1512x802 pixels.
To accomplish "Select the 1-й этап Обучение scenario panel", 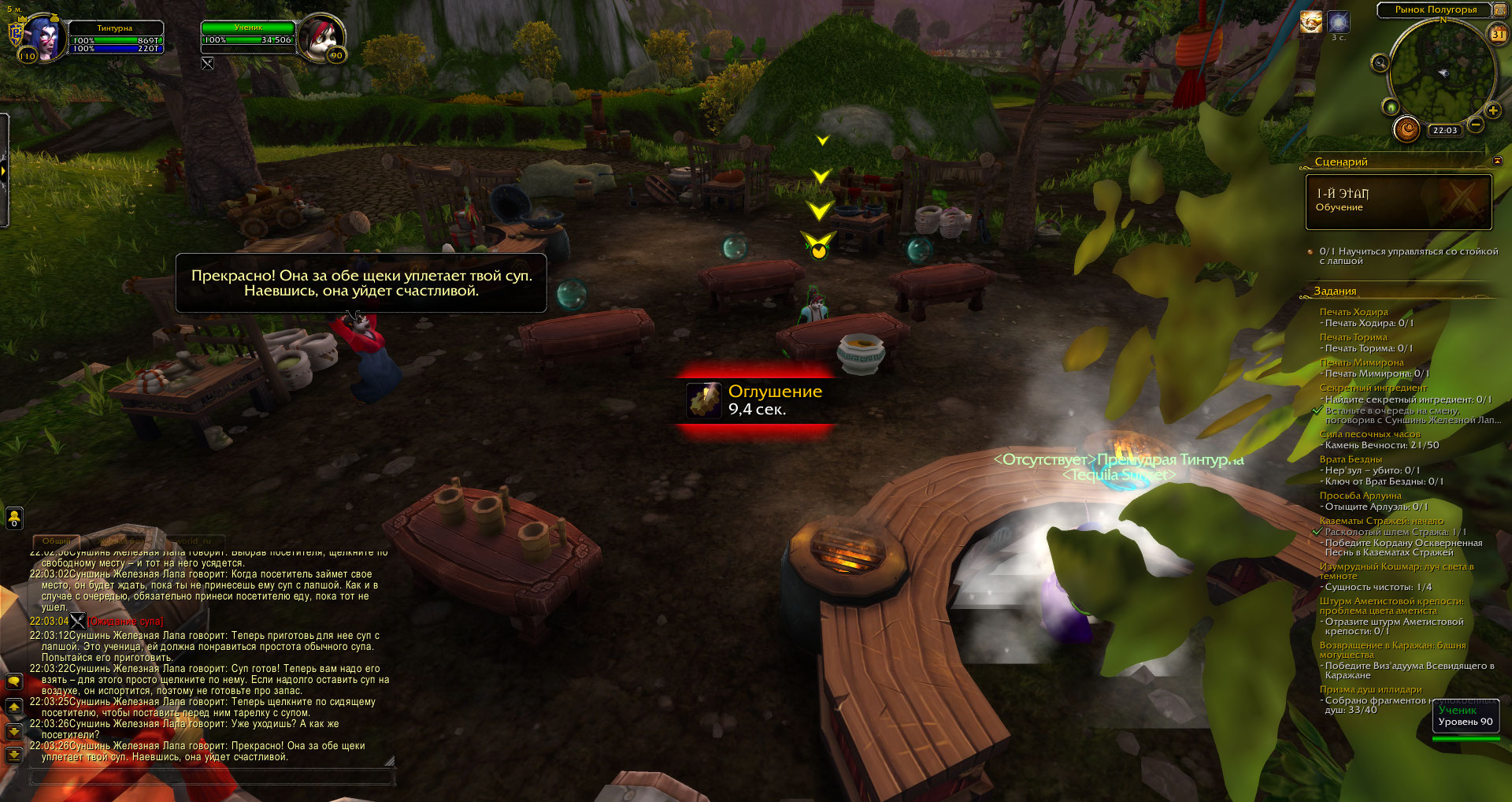I will coord(1399,202).
